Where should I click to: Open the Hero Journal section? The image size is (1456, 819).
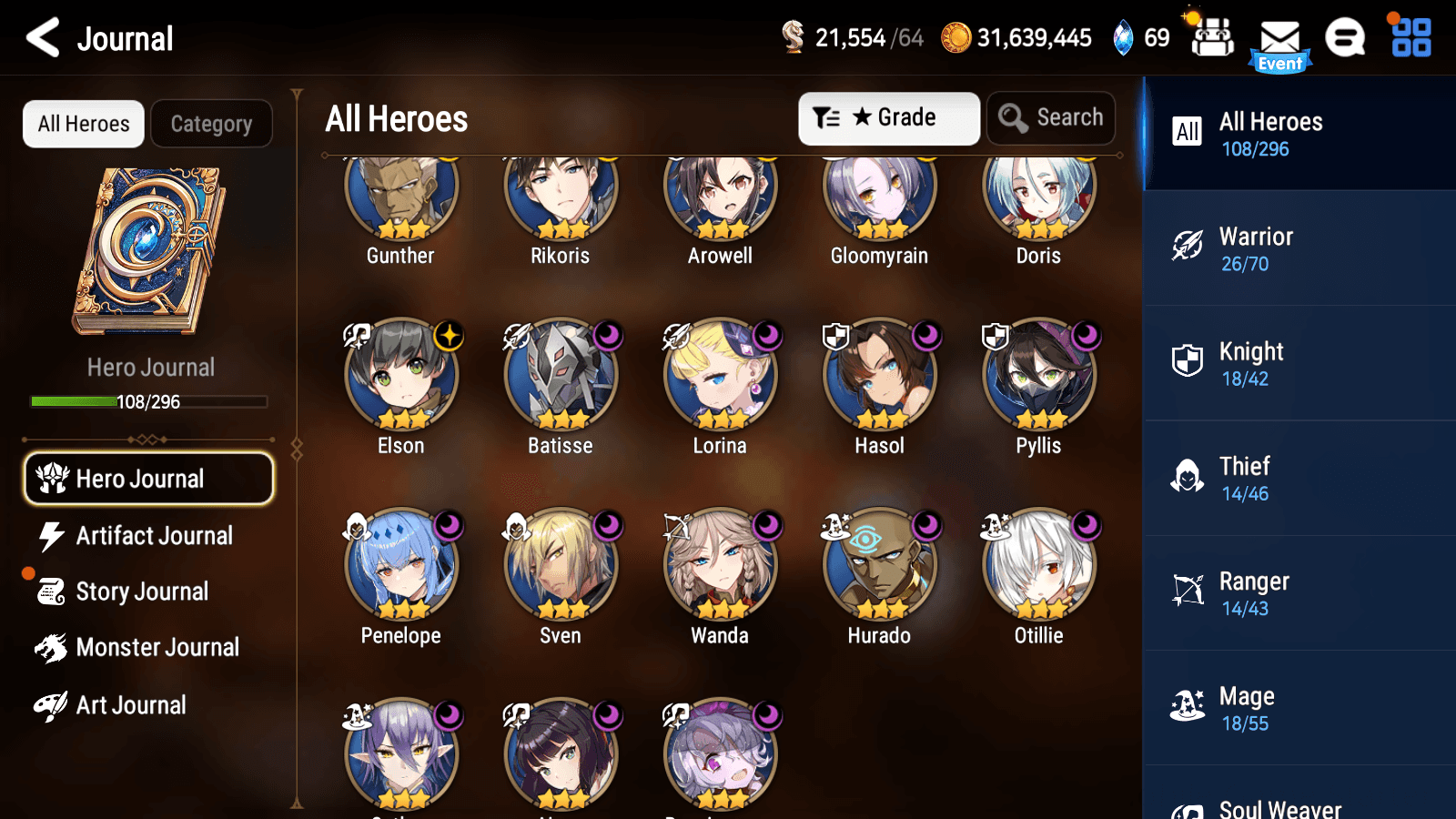(x=147, y=479)
